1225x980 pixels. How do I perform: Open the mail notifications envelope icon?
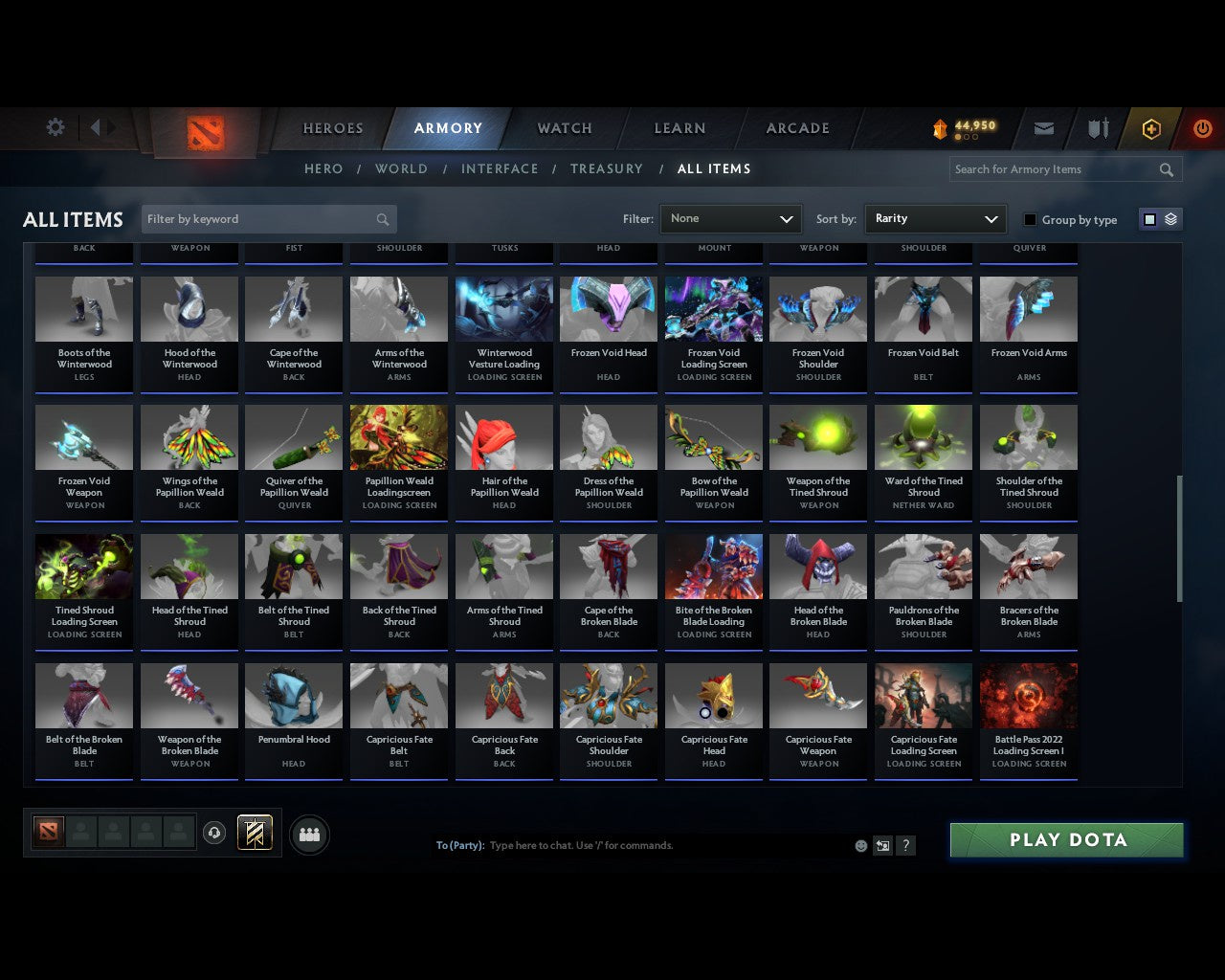point(1044,127)
